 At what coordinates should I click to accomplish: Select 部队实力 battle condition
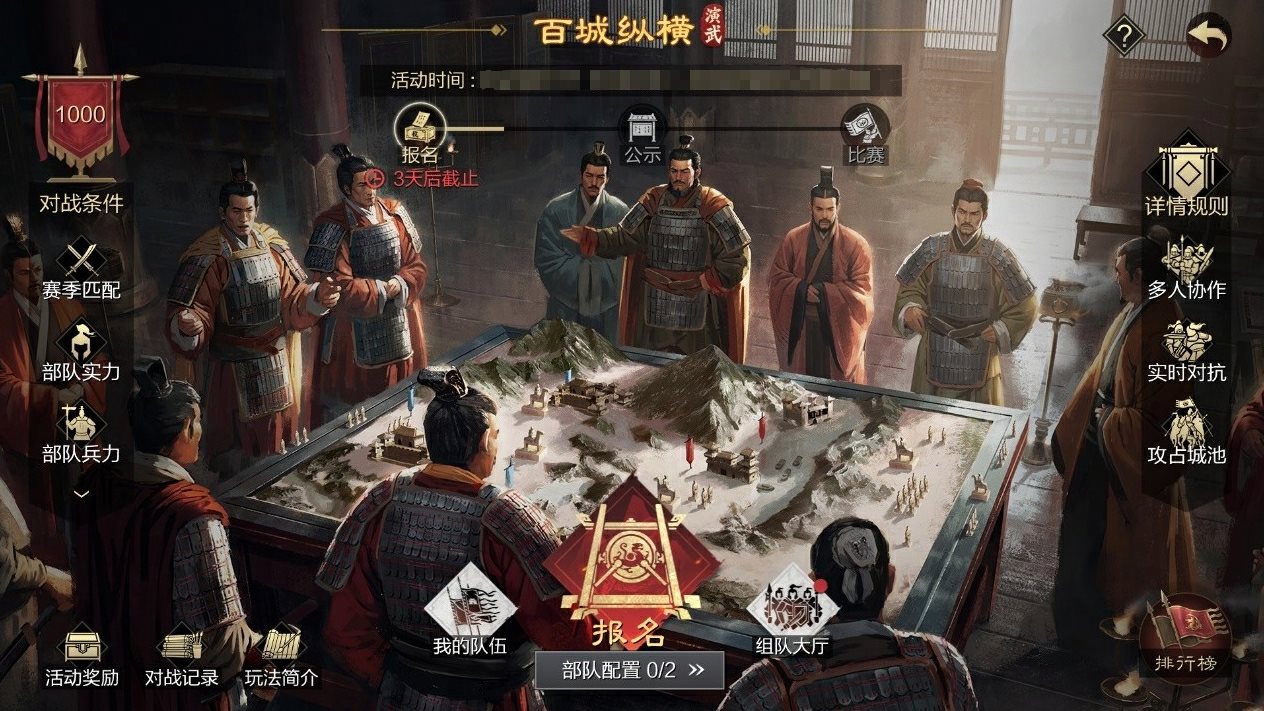pyautogui.click(x=81, y=350)
